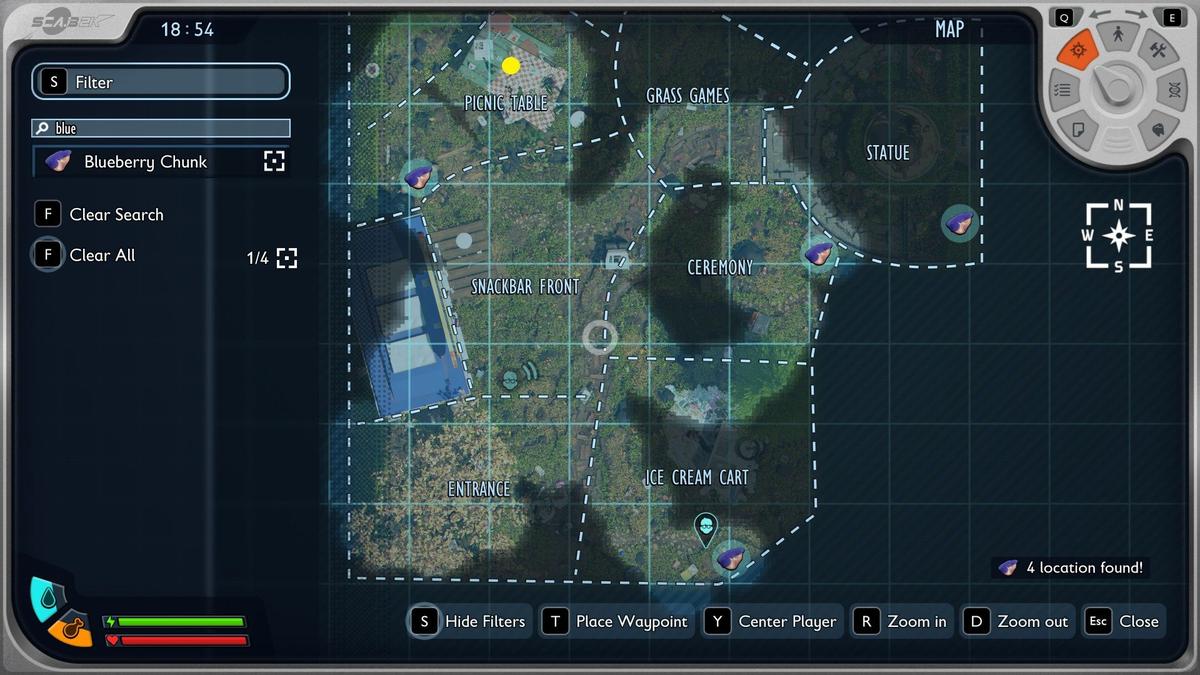Viewport: 1200px width, 675px height.
Task: Switch to the checklist tab on the dial
Action: tap(1063, 90)
